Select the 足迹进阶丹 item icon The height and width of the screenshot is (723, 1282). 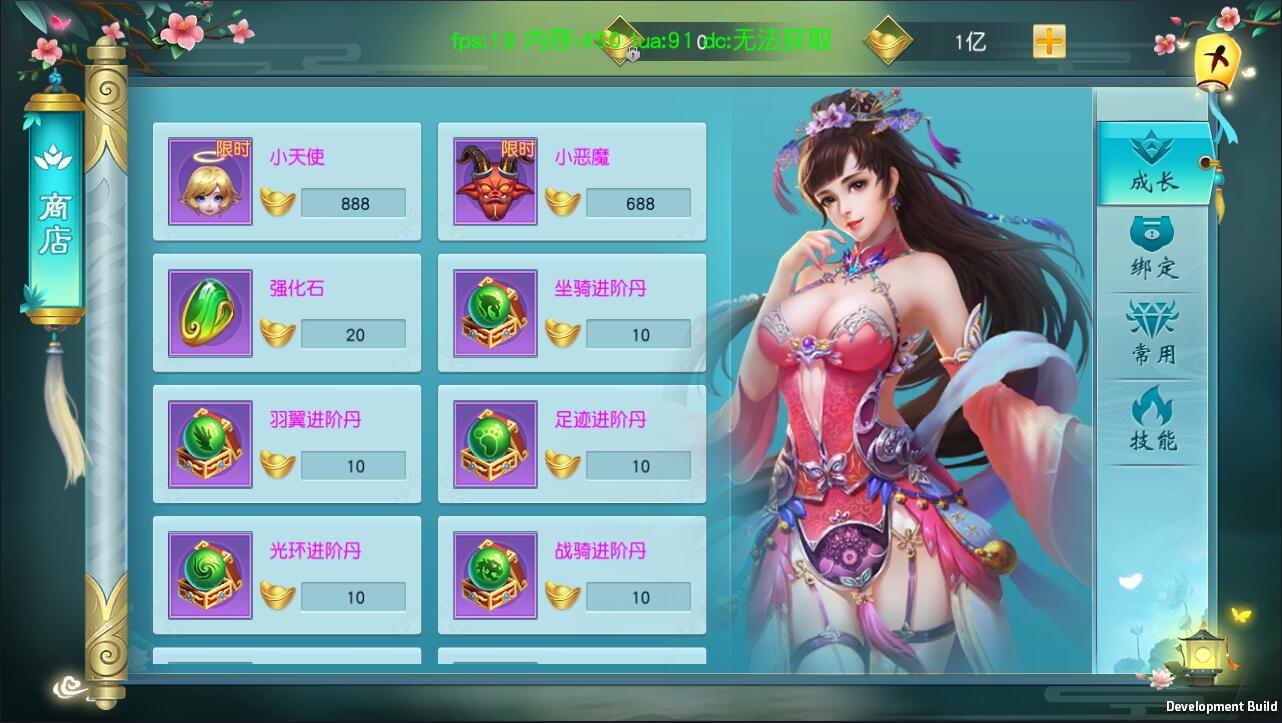[494, 443]
